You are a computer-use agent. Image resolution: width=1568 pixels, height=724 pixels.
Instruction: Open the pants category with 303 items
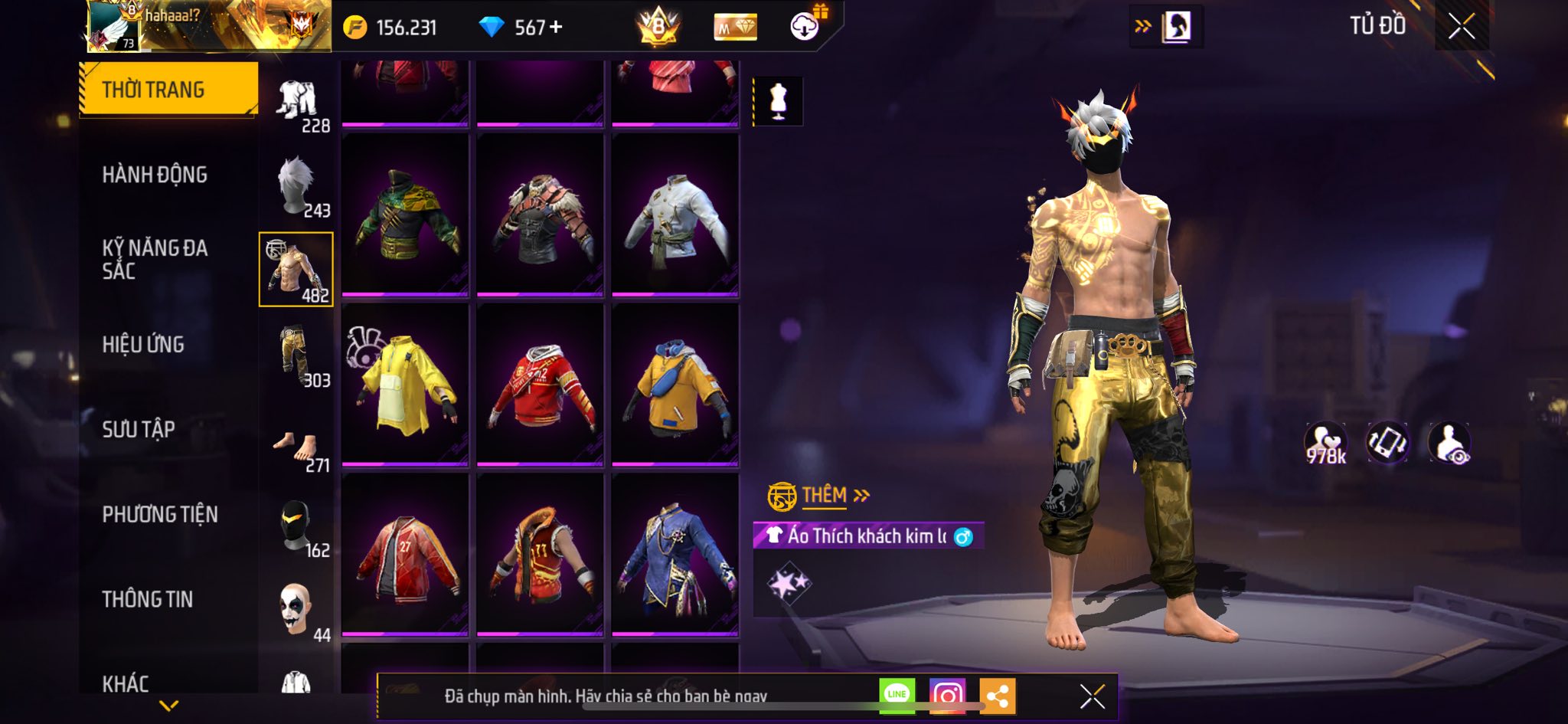coord(296,355)
